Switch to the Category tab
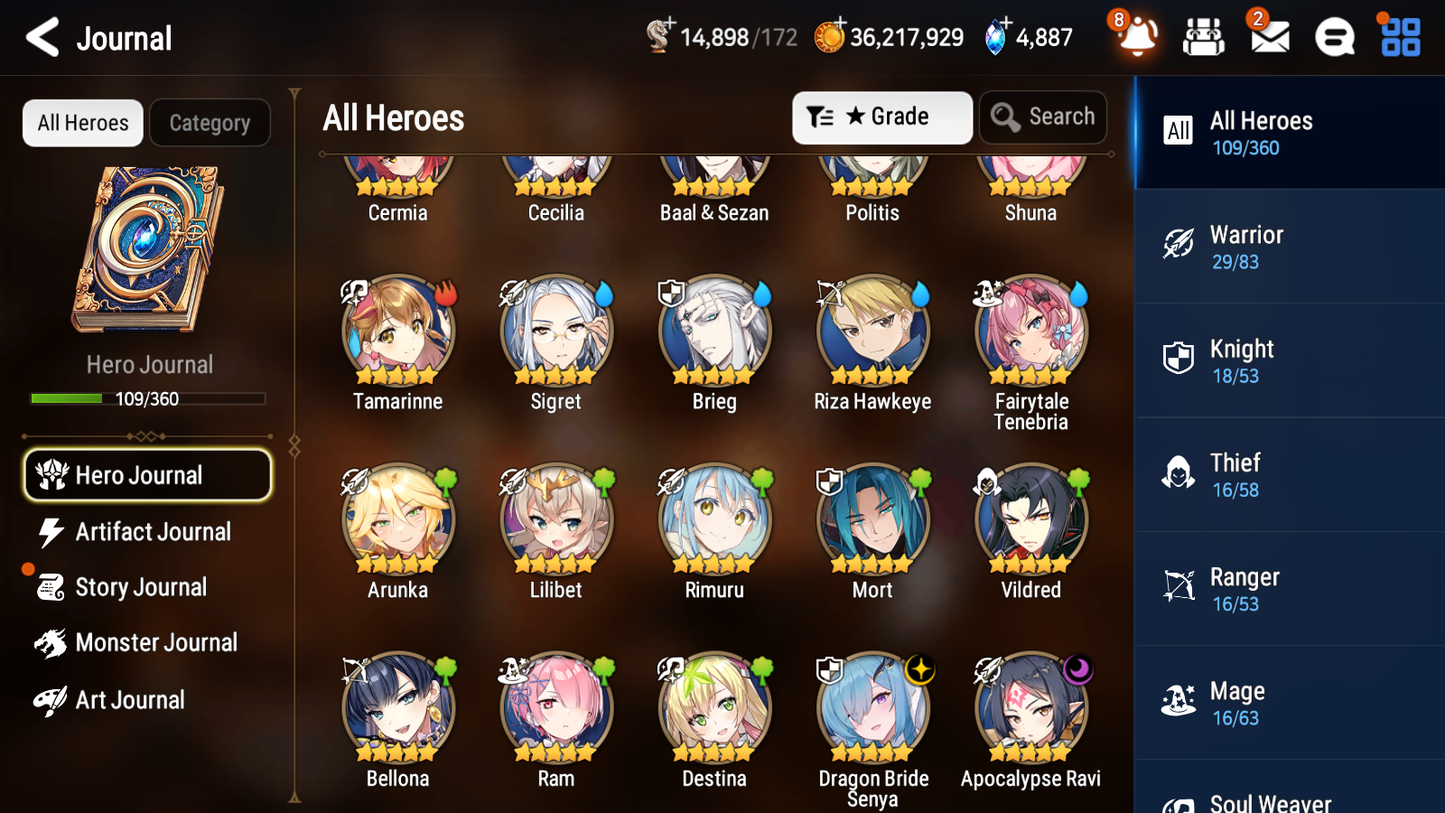The height and width of the screenshot is (813, 1445). (210, 123)
